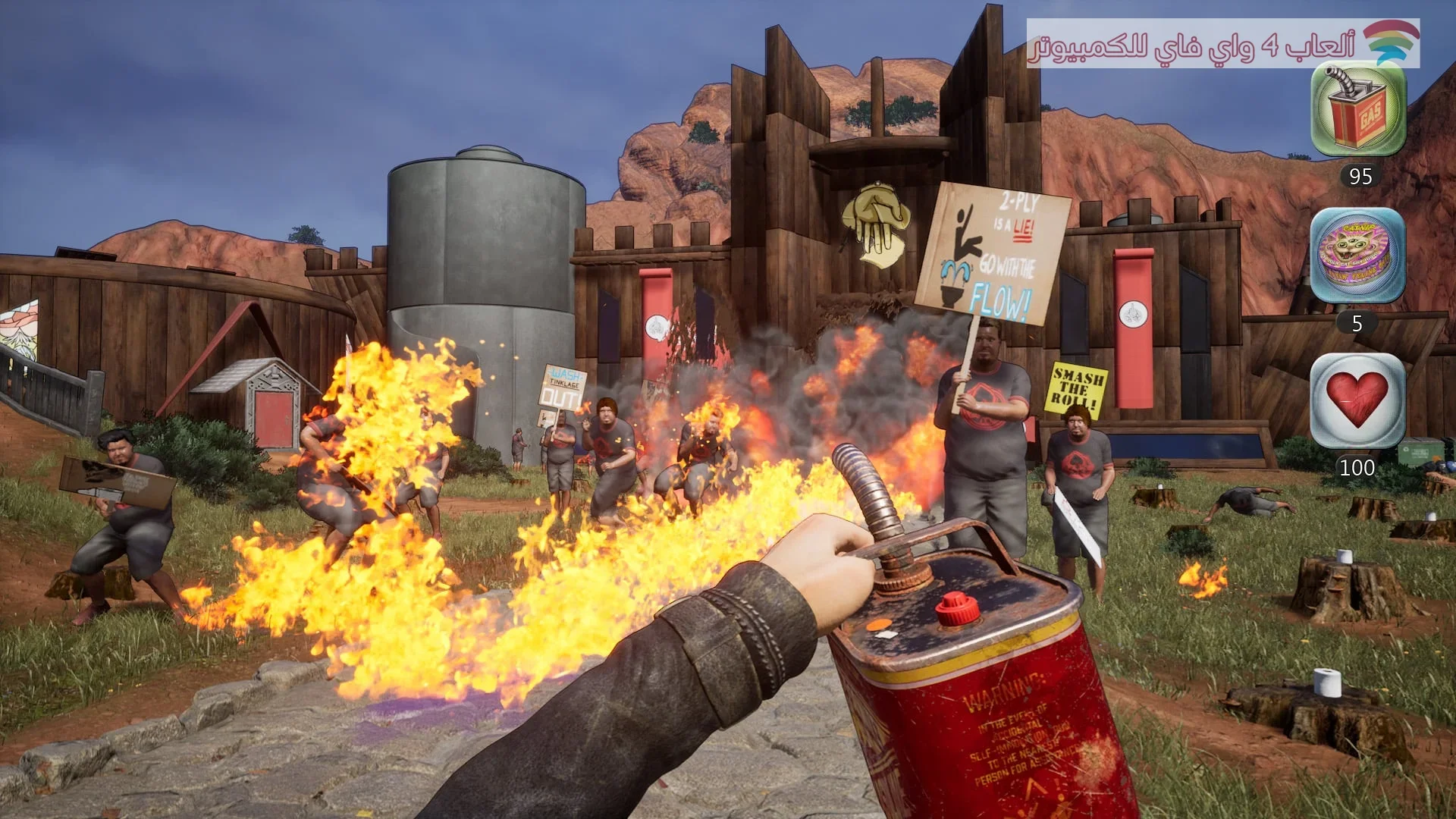Click the catnip tin item icon
The width and height of the screenshot is (1456, 819).
1357,256
